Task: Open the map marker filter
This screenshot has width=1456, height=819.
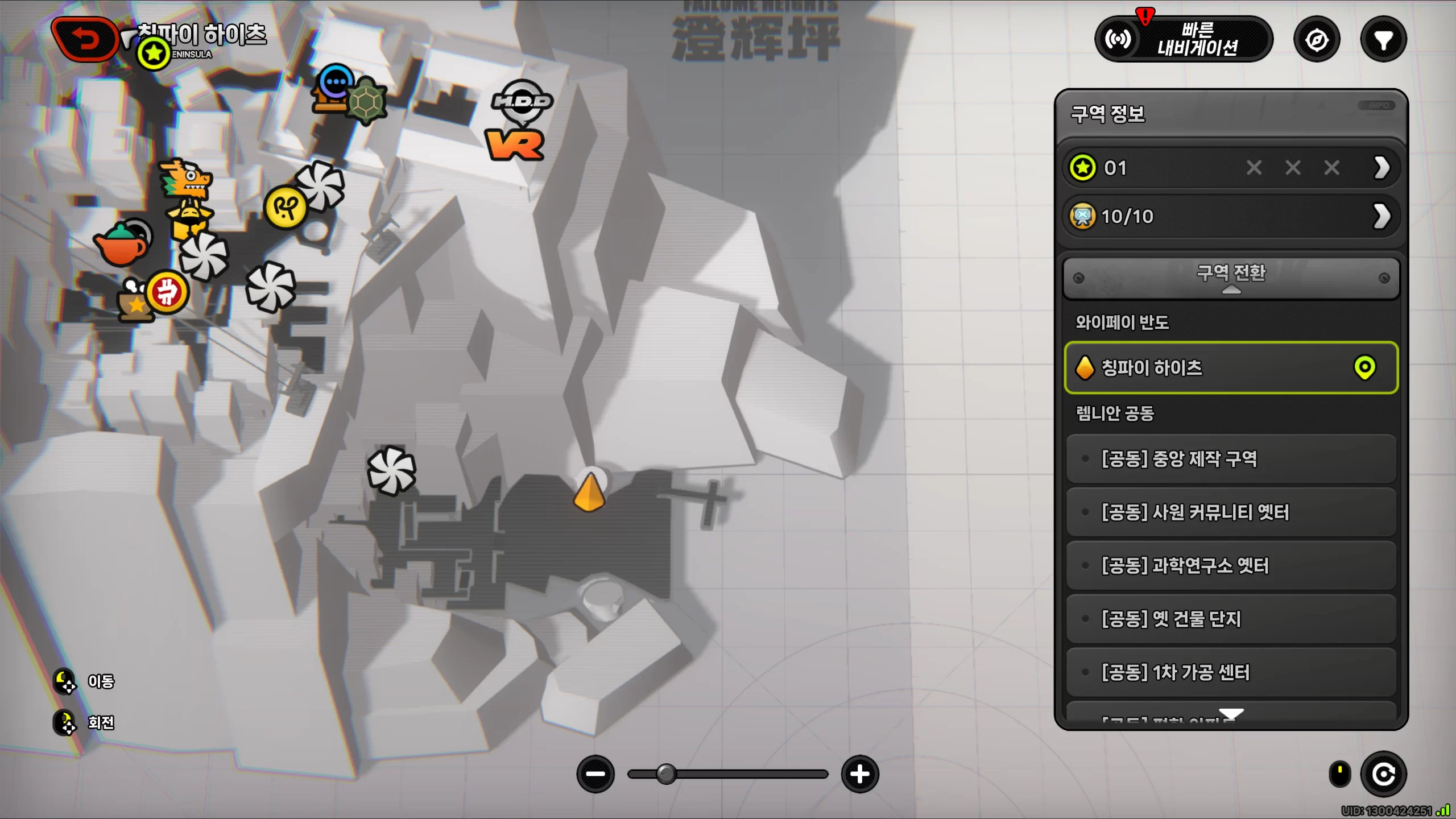Action: point(1383,40)
